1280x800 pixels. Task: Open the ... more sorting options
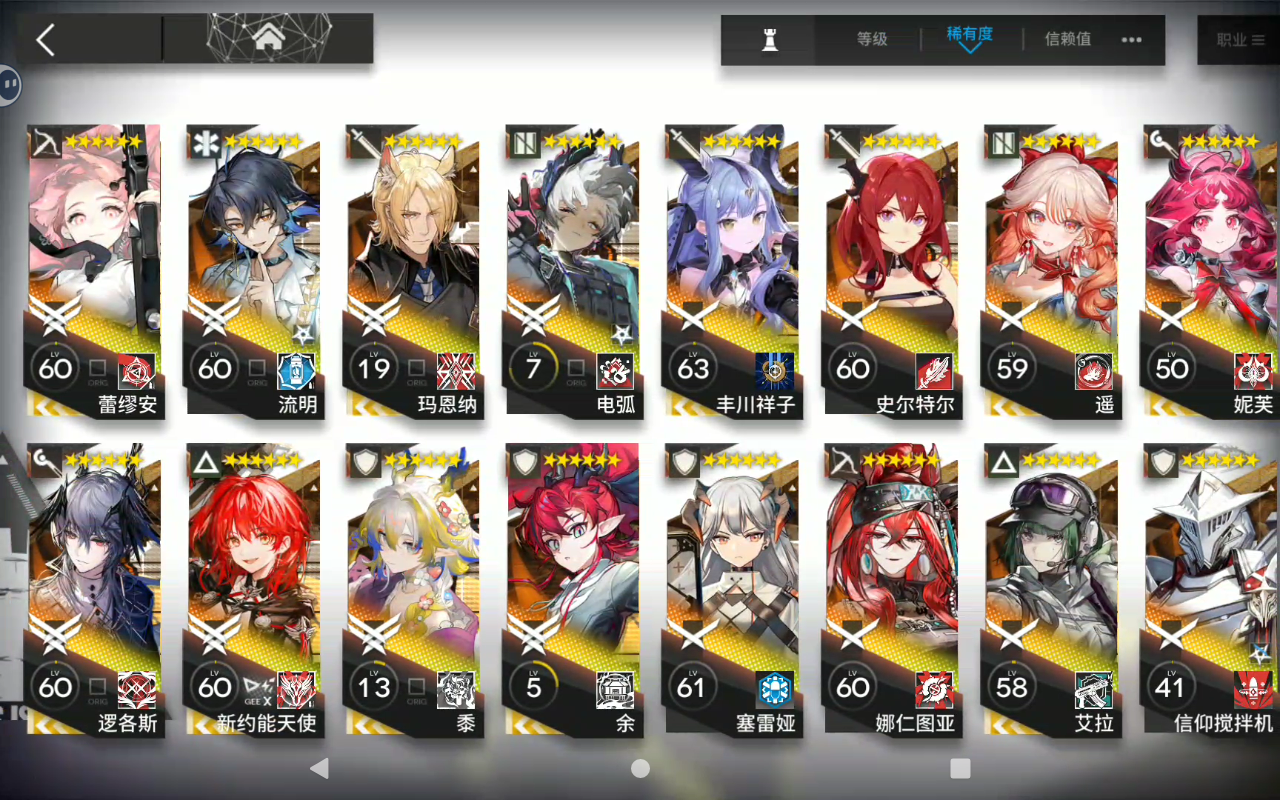[1133, 40]
